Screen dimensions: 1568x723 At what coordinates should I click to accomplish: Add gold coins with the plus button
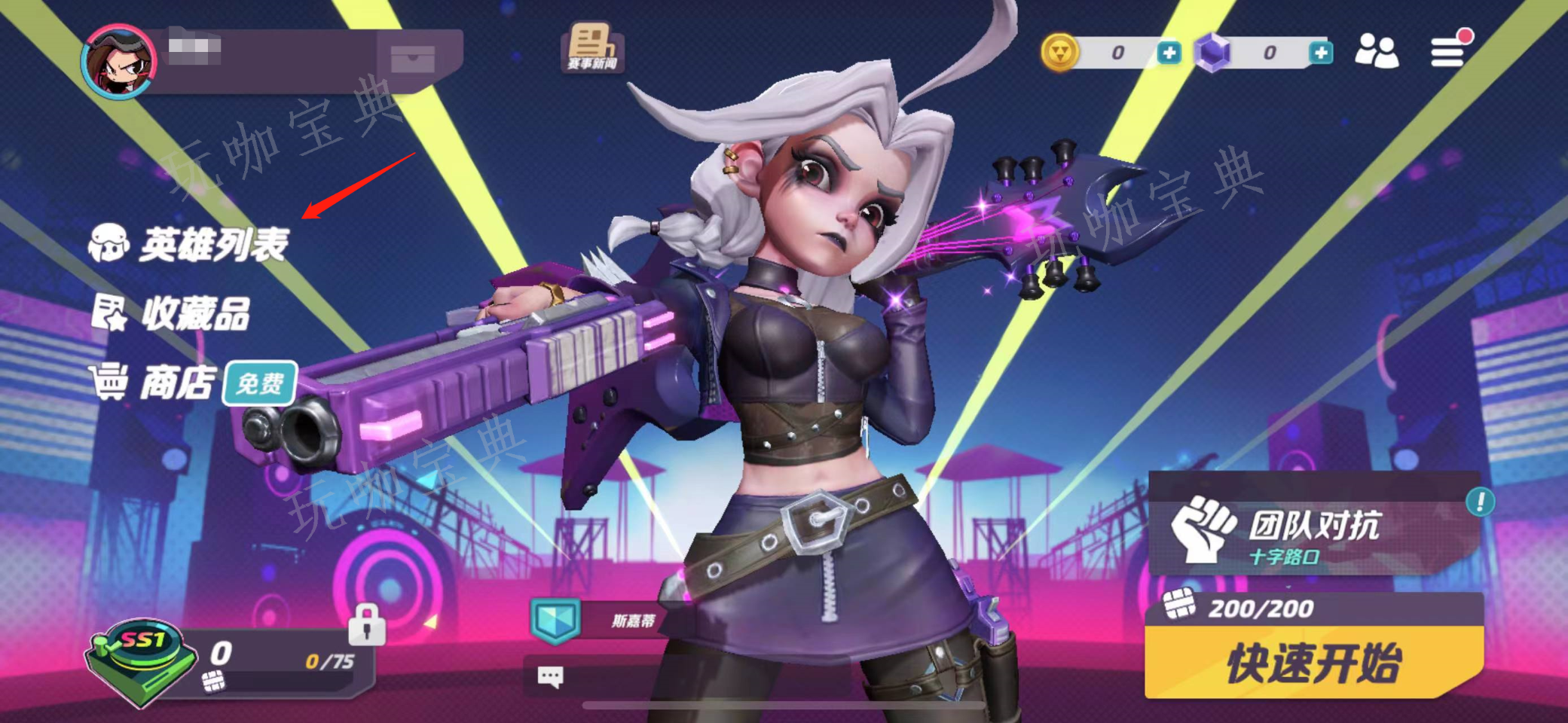click(1169, 53)
